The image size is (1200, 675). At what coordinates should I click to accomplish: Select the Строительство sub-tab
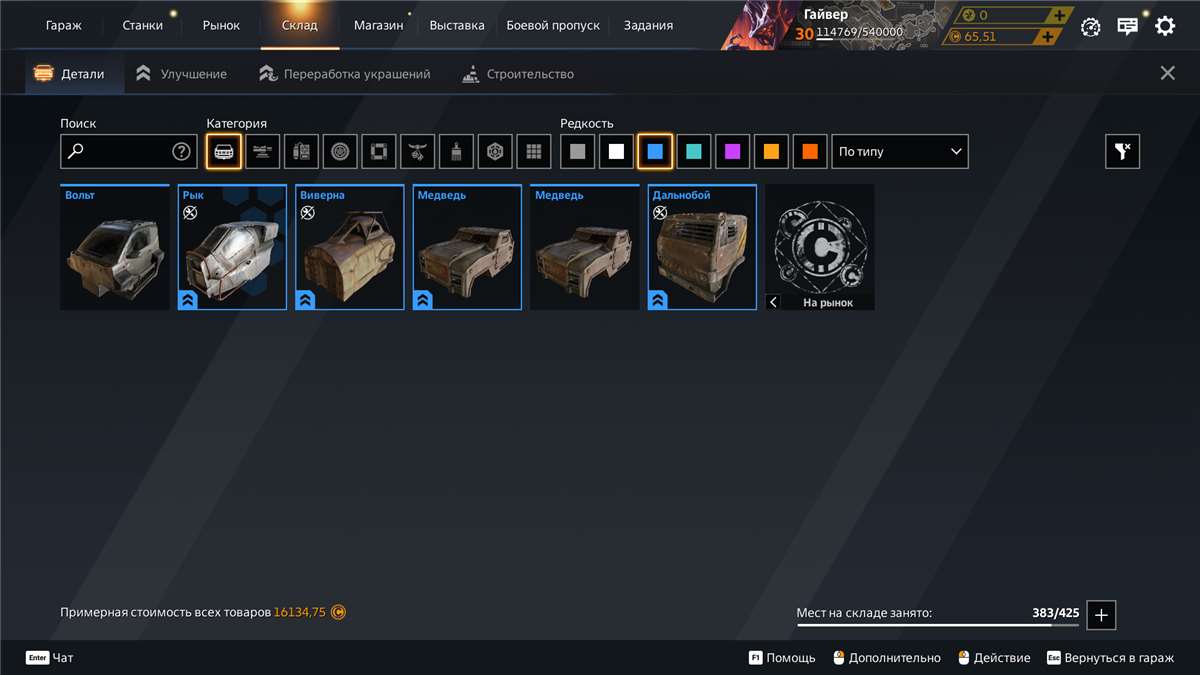click(518, 74)
